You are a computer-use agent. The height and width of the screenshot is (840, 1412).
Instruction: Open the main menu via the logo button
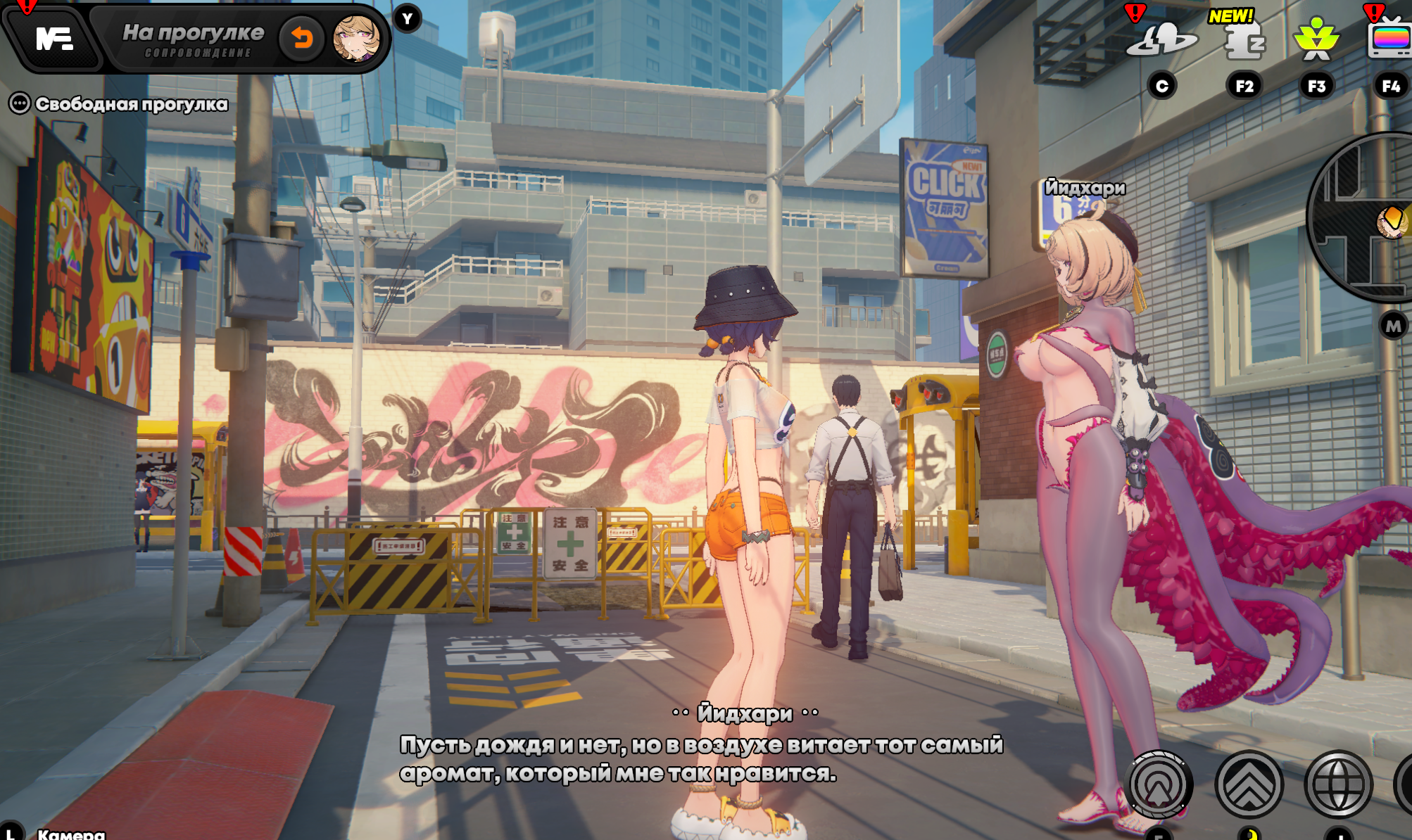54,39
